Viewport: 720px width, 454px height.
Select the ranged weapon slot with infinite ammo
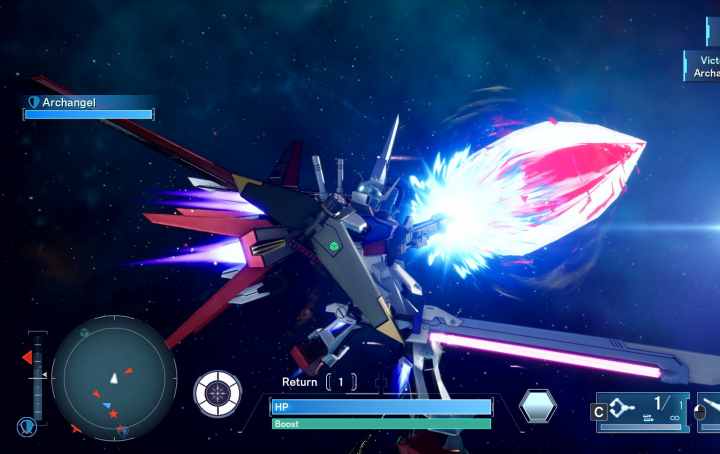click(641, 410)
